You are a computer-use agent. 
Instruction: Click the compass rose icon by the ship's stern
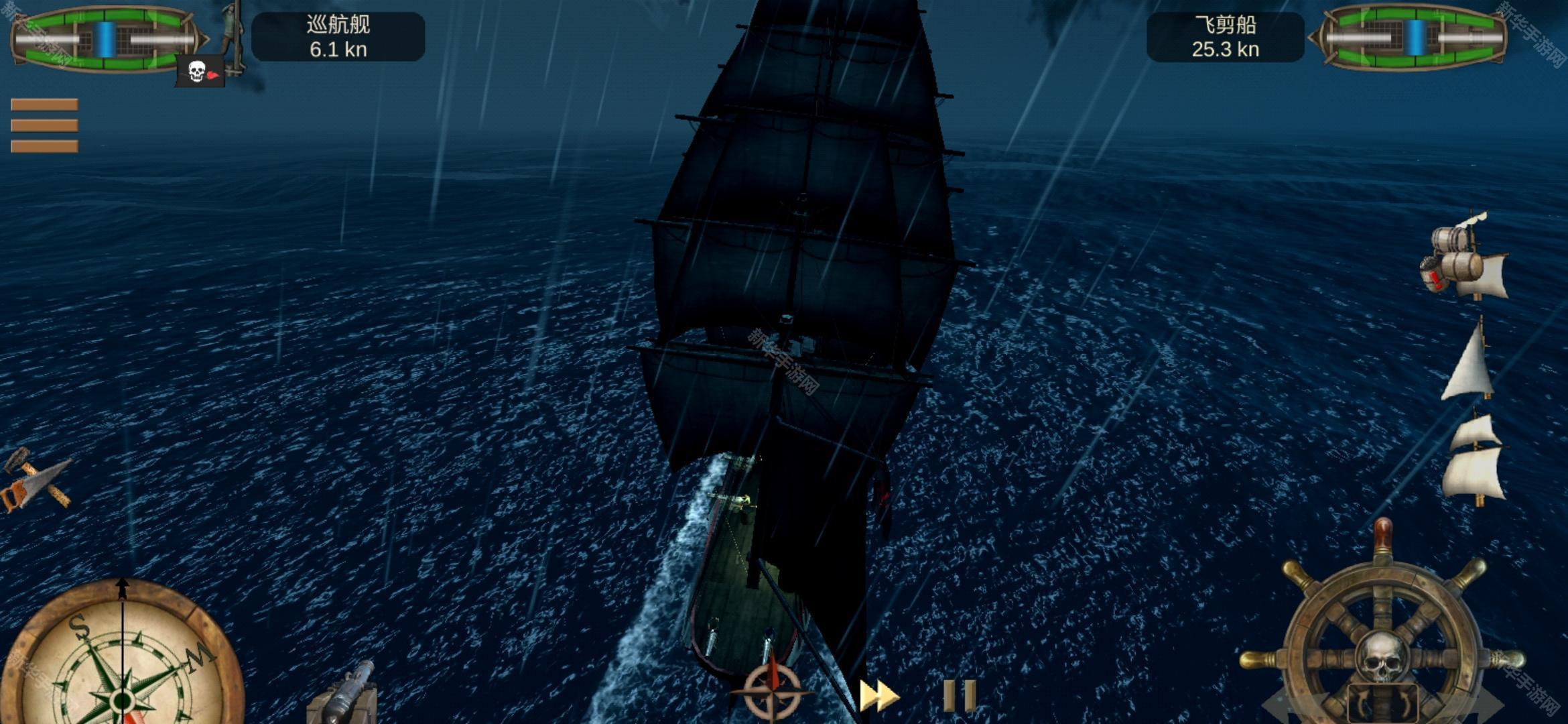coord(773,690)
